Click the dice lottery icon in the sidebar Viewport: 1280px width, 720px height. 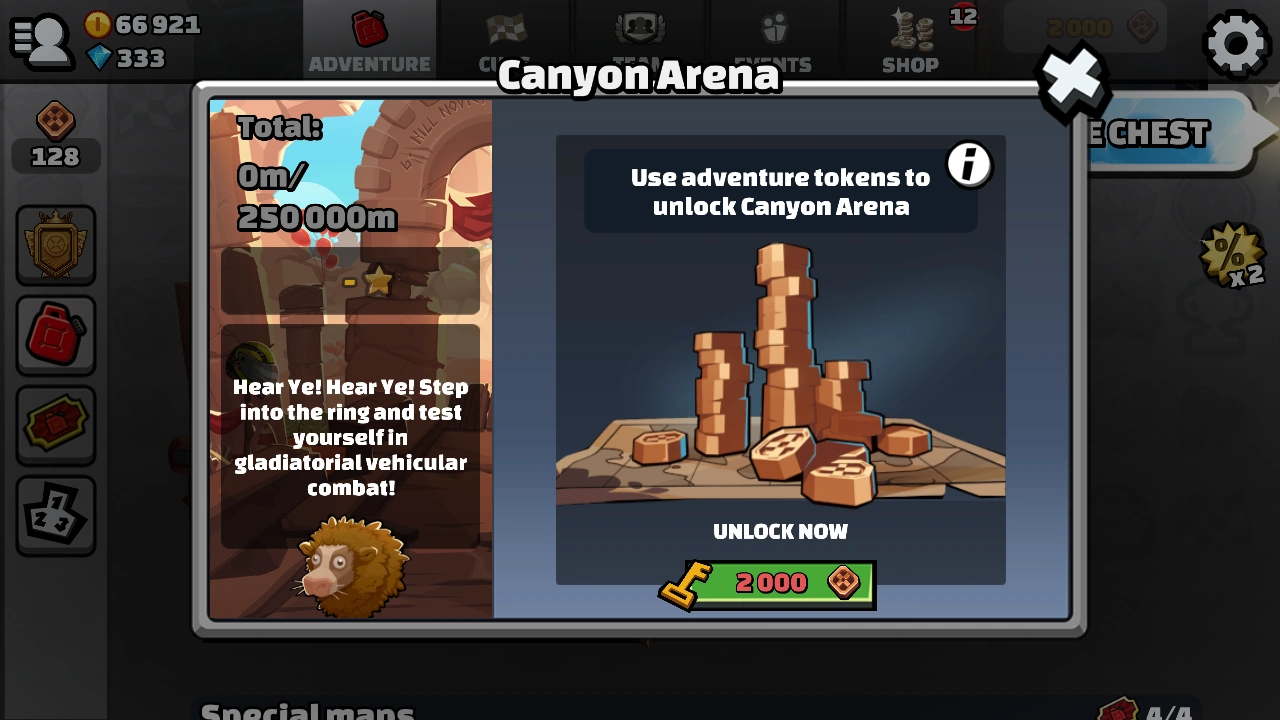click(56, 513)
